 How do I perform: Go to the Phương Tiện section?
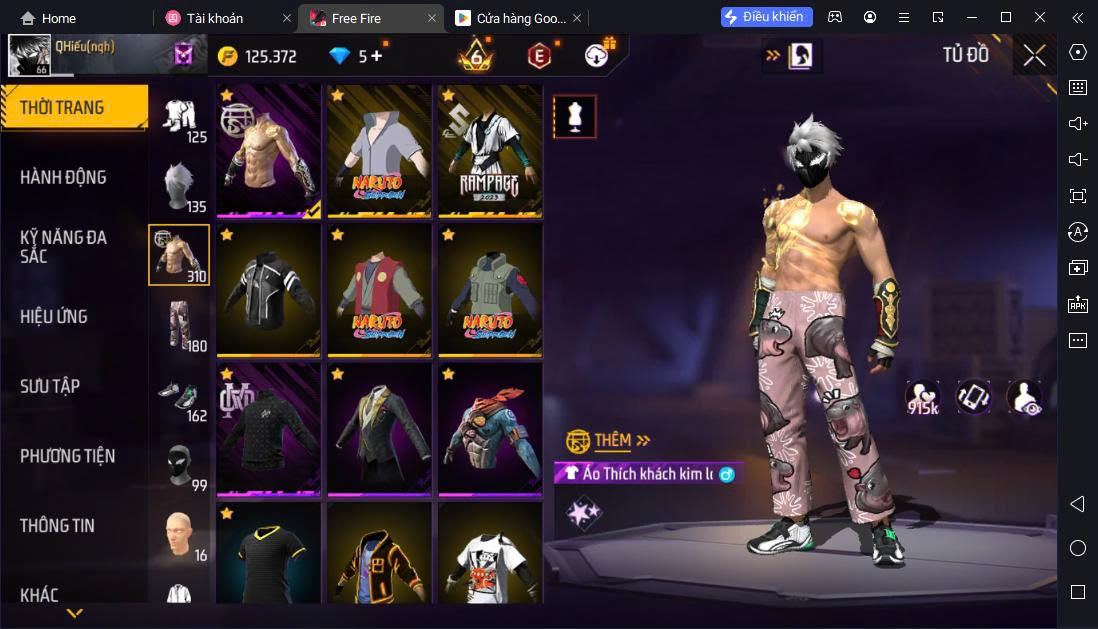point(67,456)
